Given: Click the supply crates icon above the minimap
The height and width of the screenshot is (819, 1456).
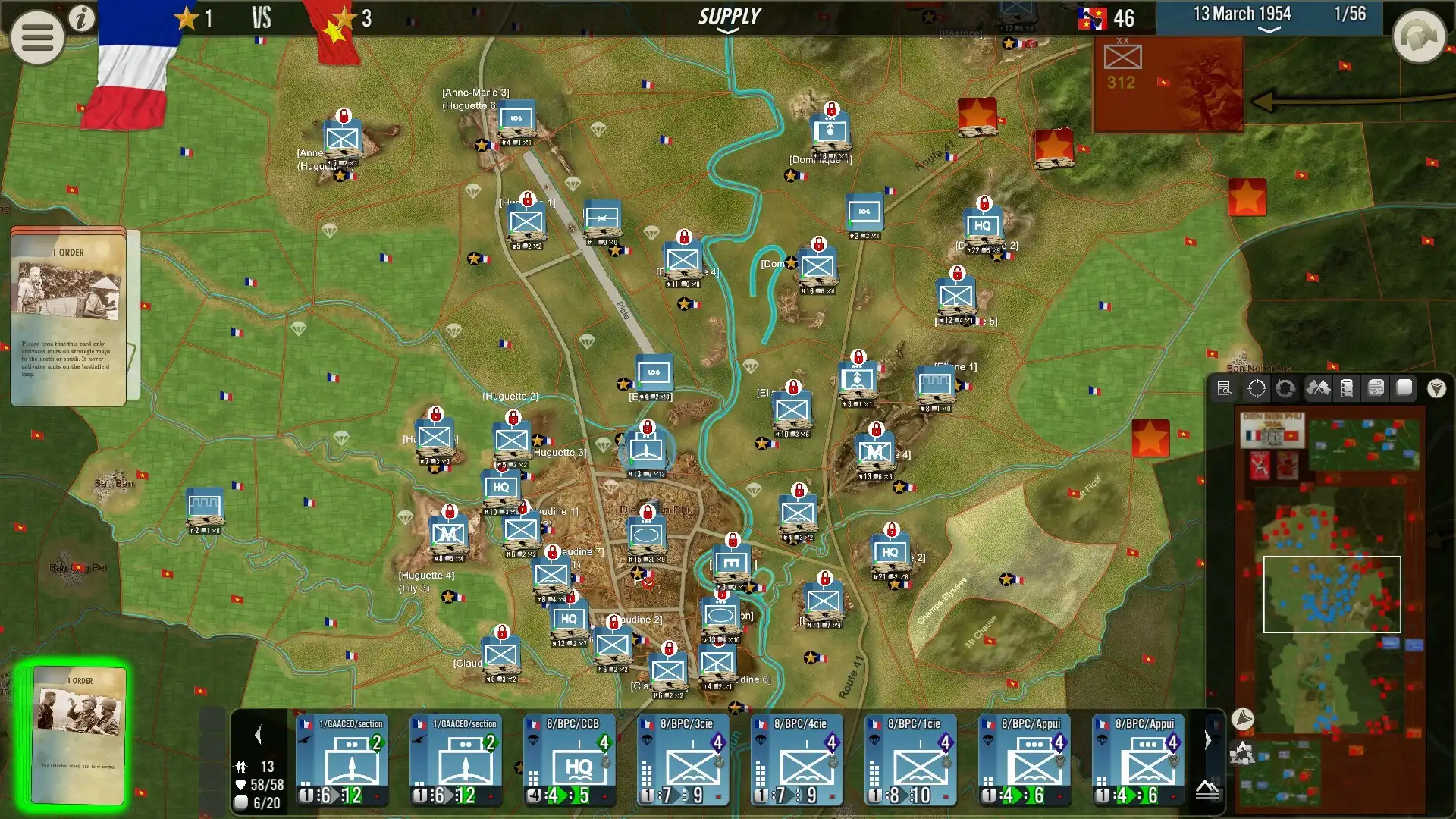Looking at the screenshot, I should (1346, 388).
